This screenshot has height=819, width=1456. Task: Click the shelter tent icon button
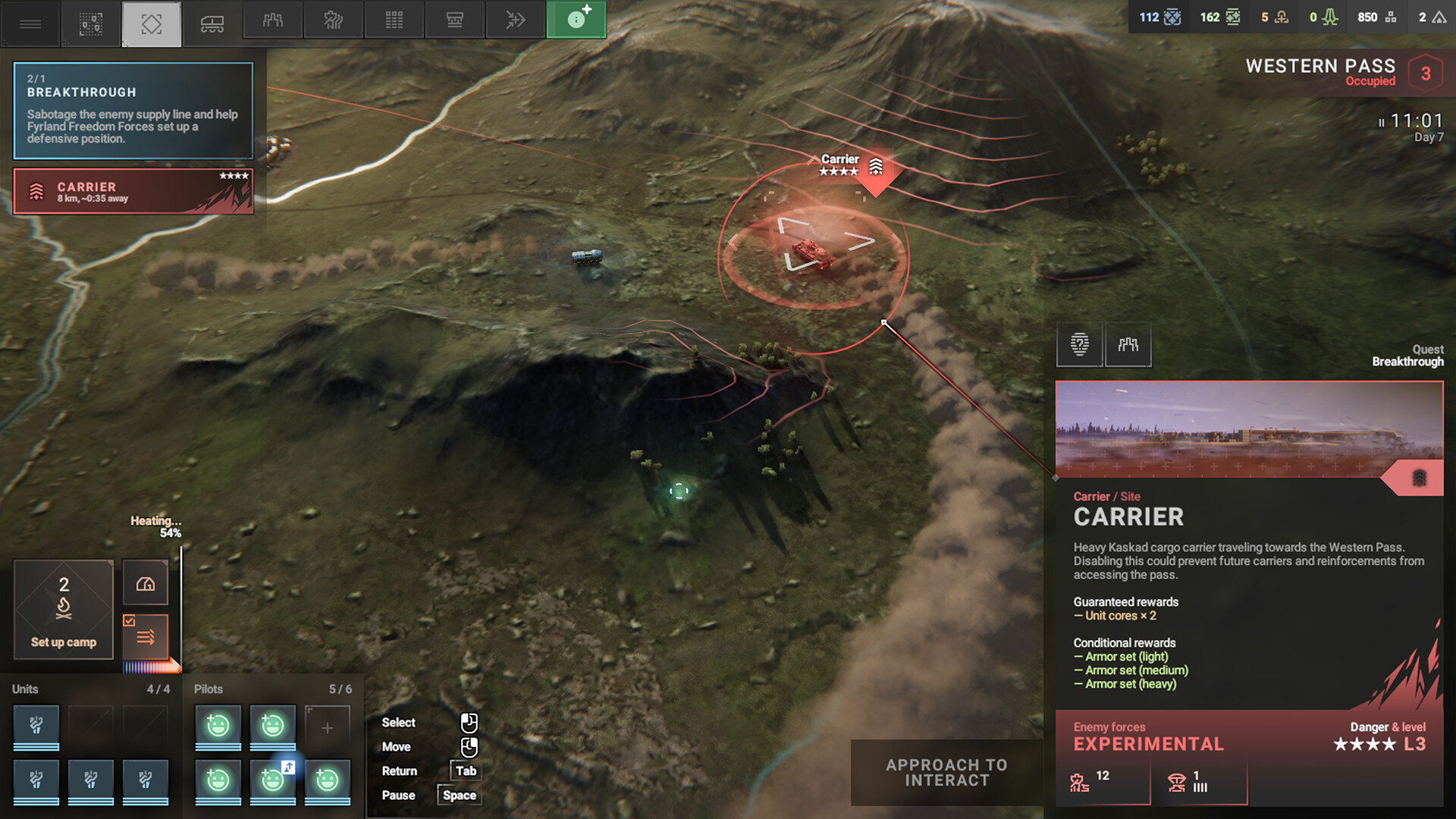click(146, 583)
